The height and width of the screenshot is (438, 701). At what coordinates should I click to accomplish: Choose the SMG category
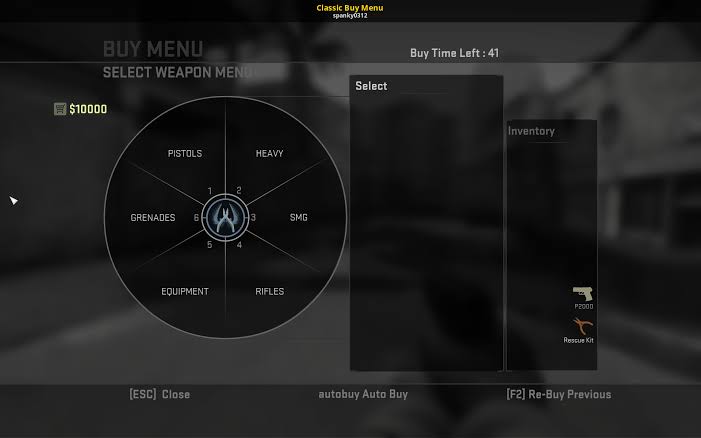coord(298,218)
